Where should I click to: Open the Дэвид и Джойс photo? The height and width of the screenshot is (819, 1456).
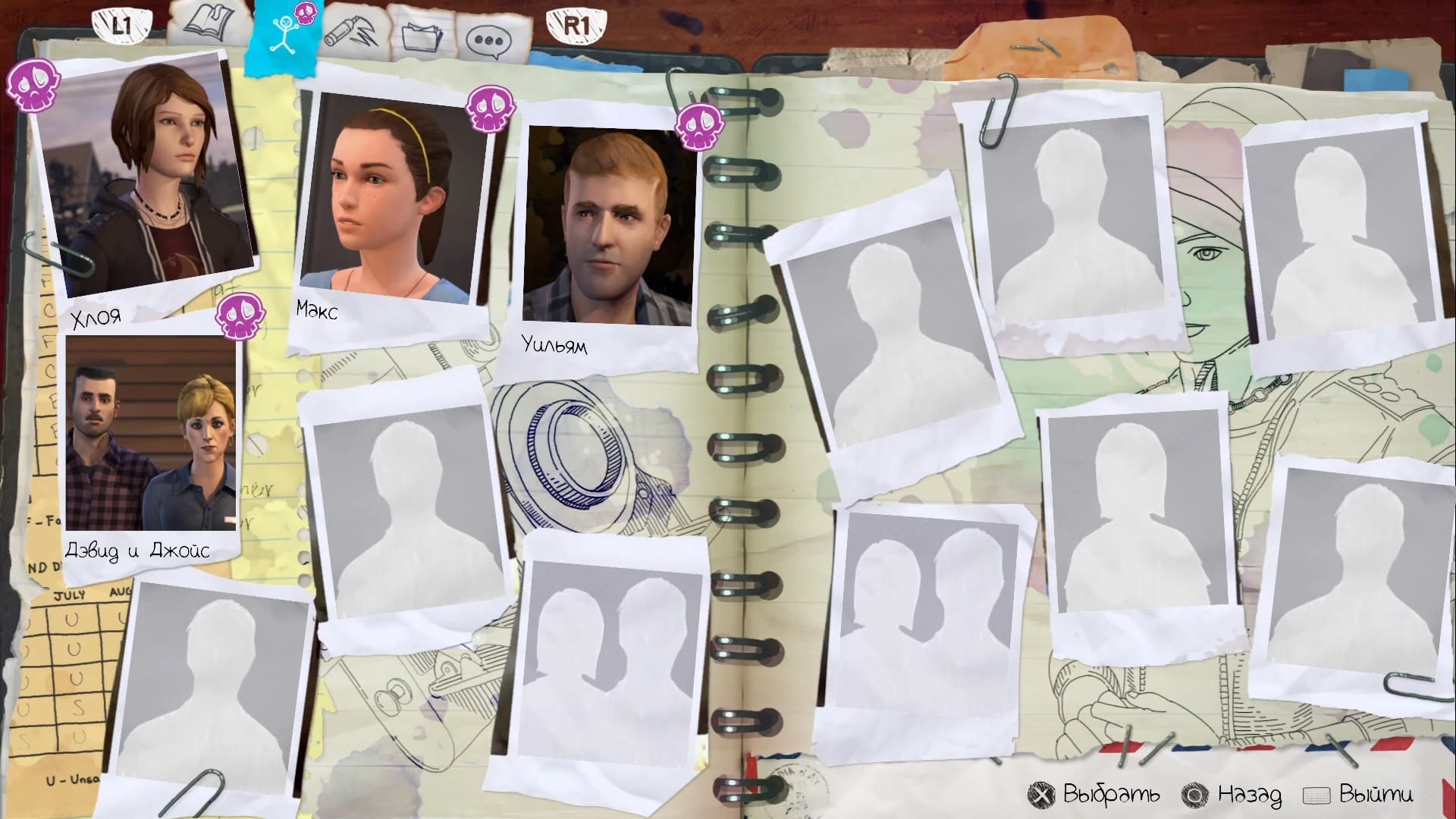(x=150, y=432)
